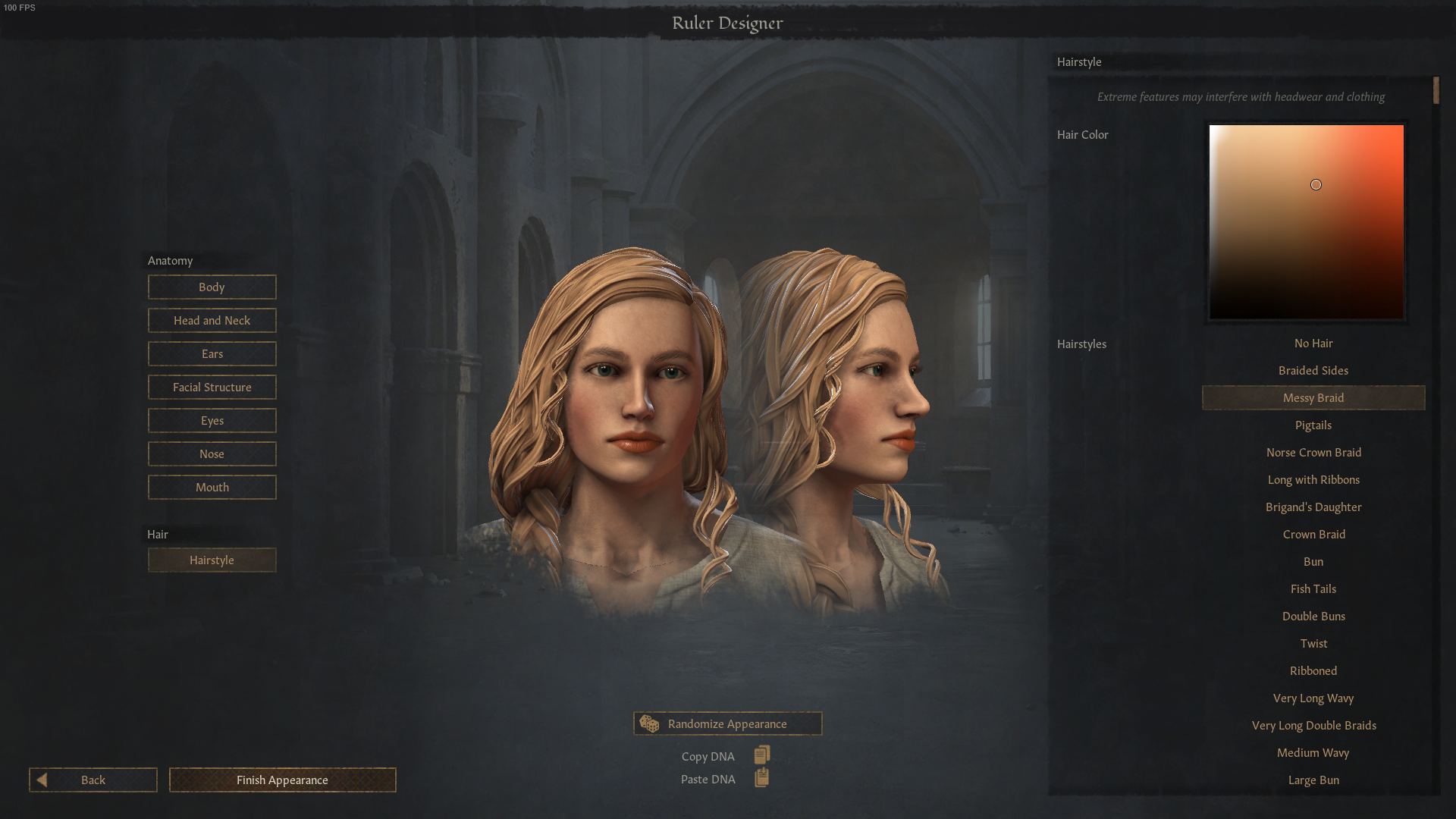Open the Hairstyle panel under Hair
The height and width of the screenshot is (819, 1456).
tap(212, 560)
